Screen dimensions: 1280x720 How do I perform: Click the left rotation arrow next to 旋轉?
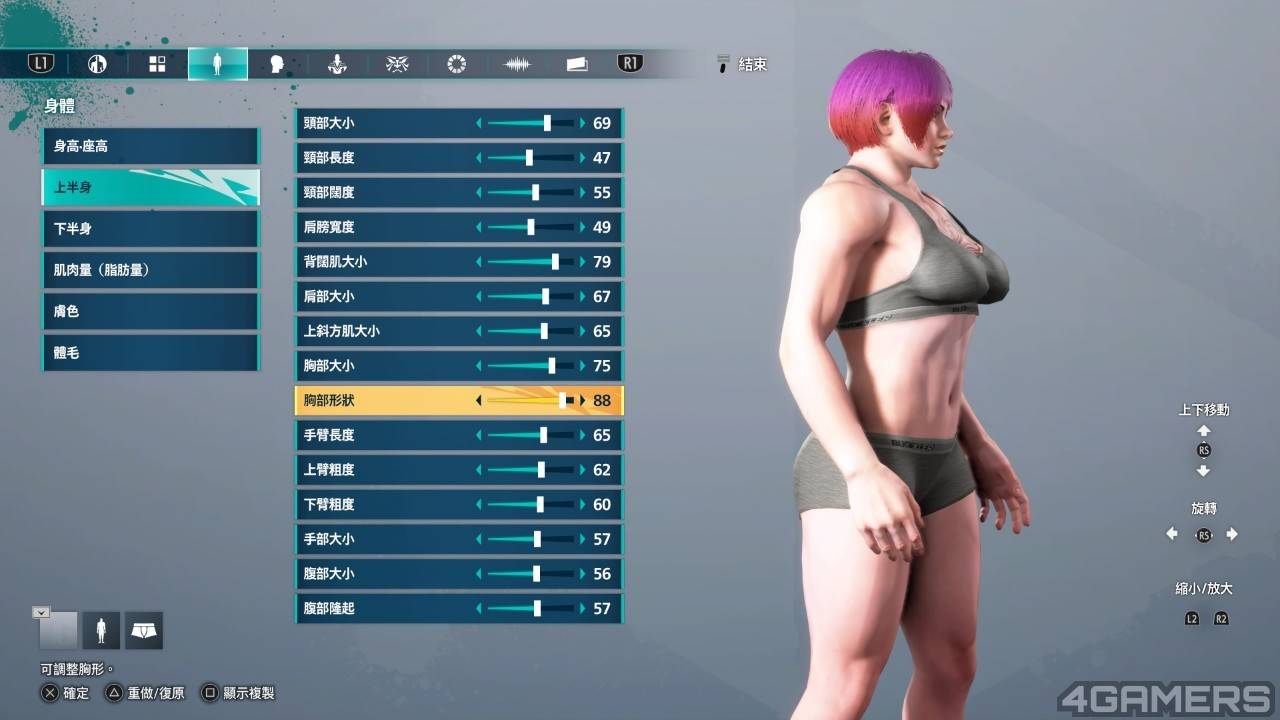(1172, 533)
